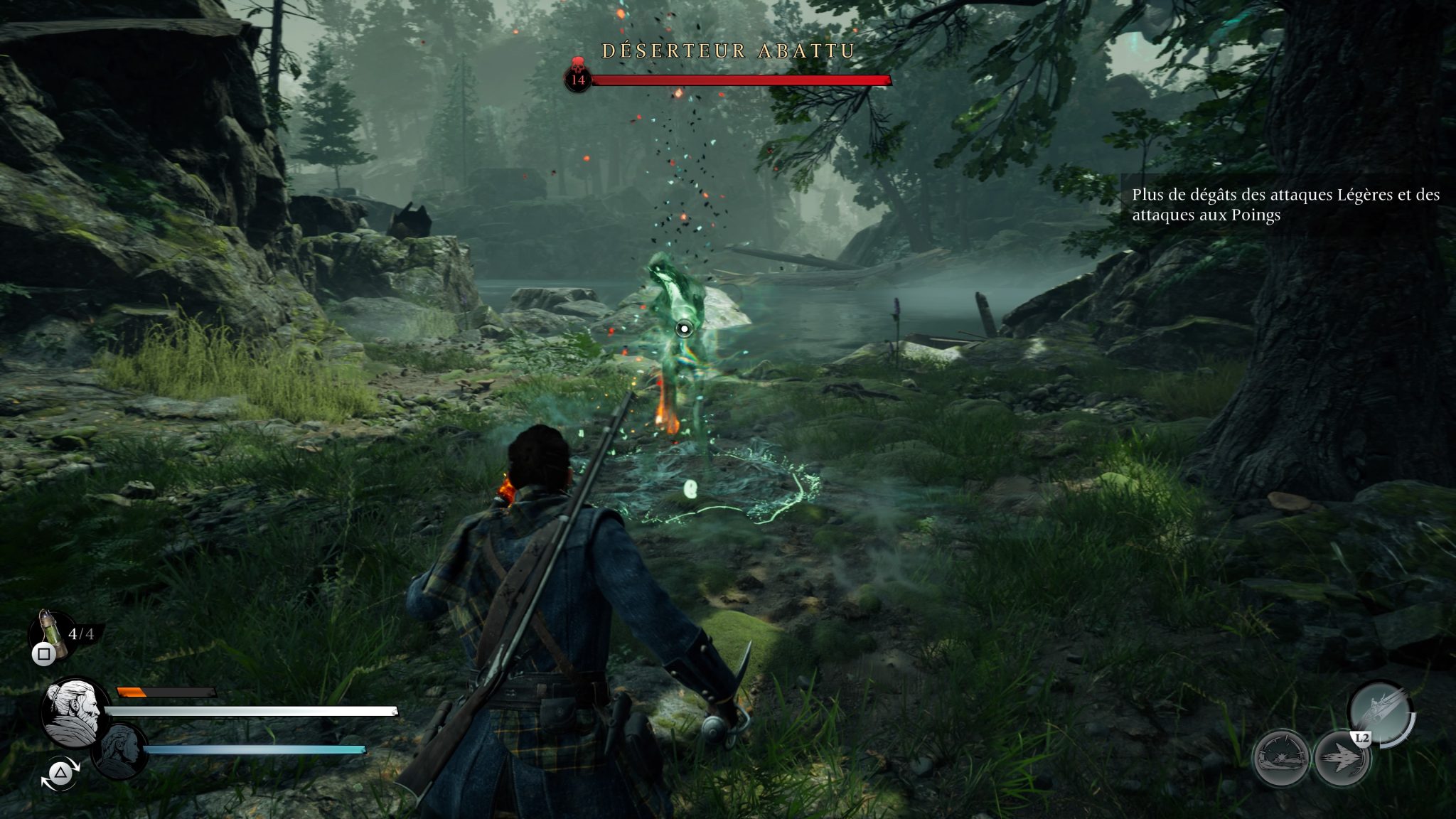This screenshot has height=819, width=1456.
Task: Activate the rifle shot ability icon
Action: pyautogui.click(x=1380, y=713)
